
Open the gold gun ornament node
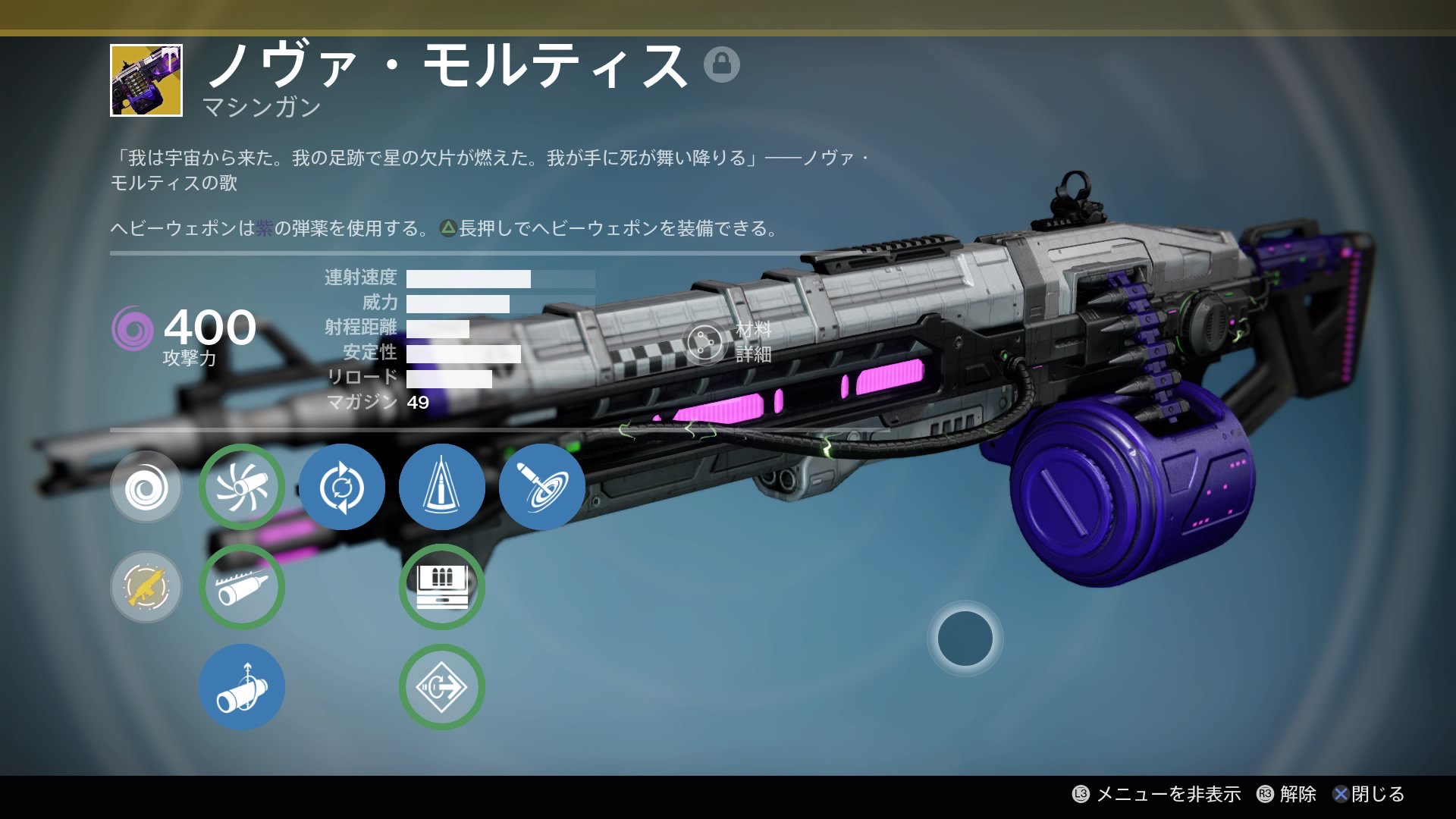coord(146,587)
